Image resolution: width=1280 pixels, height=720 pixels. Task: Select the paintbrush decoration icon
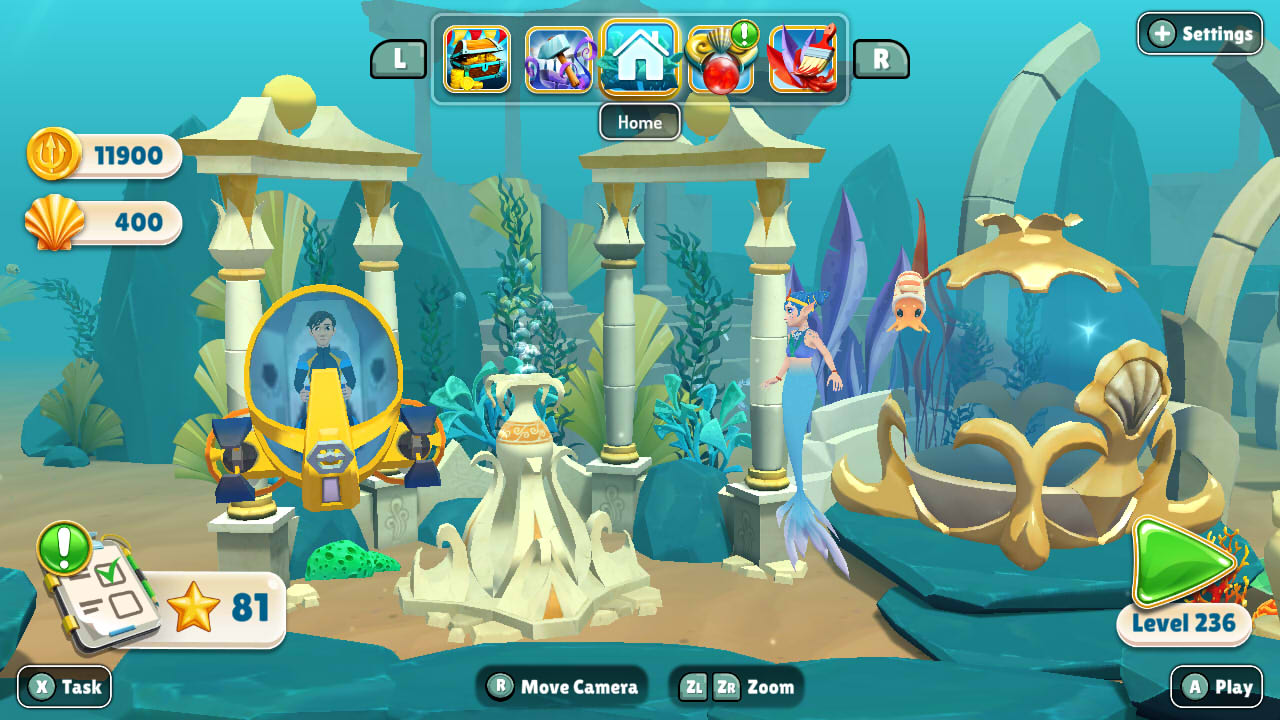click(x=802, y=60)
